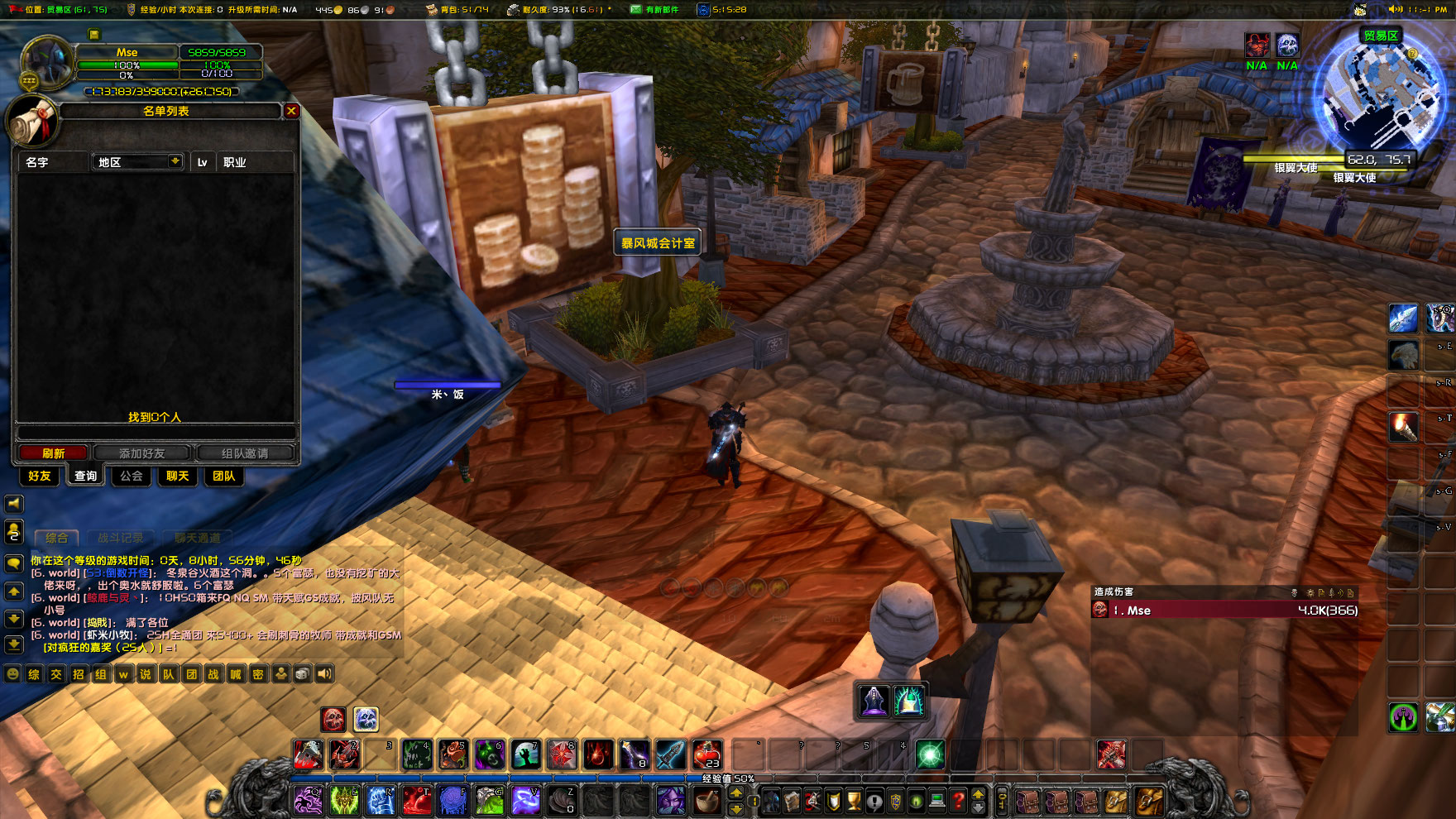Open the emote smiley icon on the chat bar
This screenshot has width=1456, height=819.
pyautogui.click(x=12, y=673)
